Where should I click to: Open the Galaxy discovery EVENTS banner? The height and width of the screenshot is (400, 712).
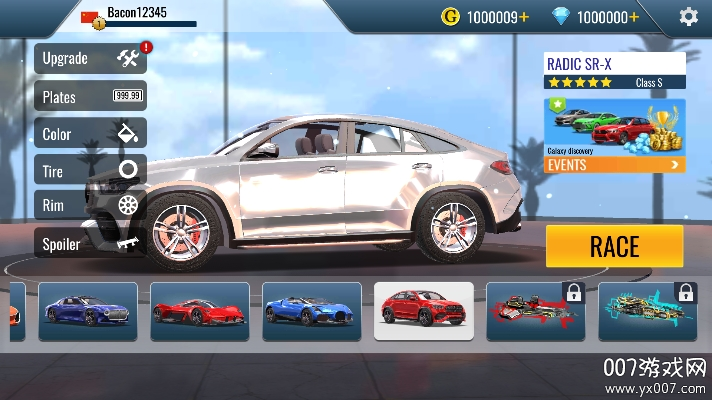coord(615,135)
